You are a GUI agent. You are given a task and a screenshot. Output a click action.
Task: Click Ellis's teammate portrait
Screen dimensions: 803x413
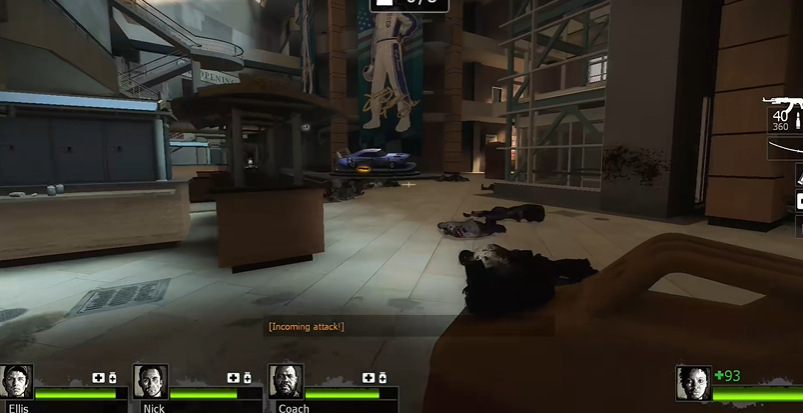(x=17, y=381)
